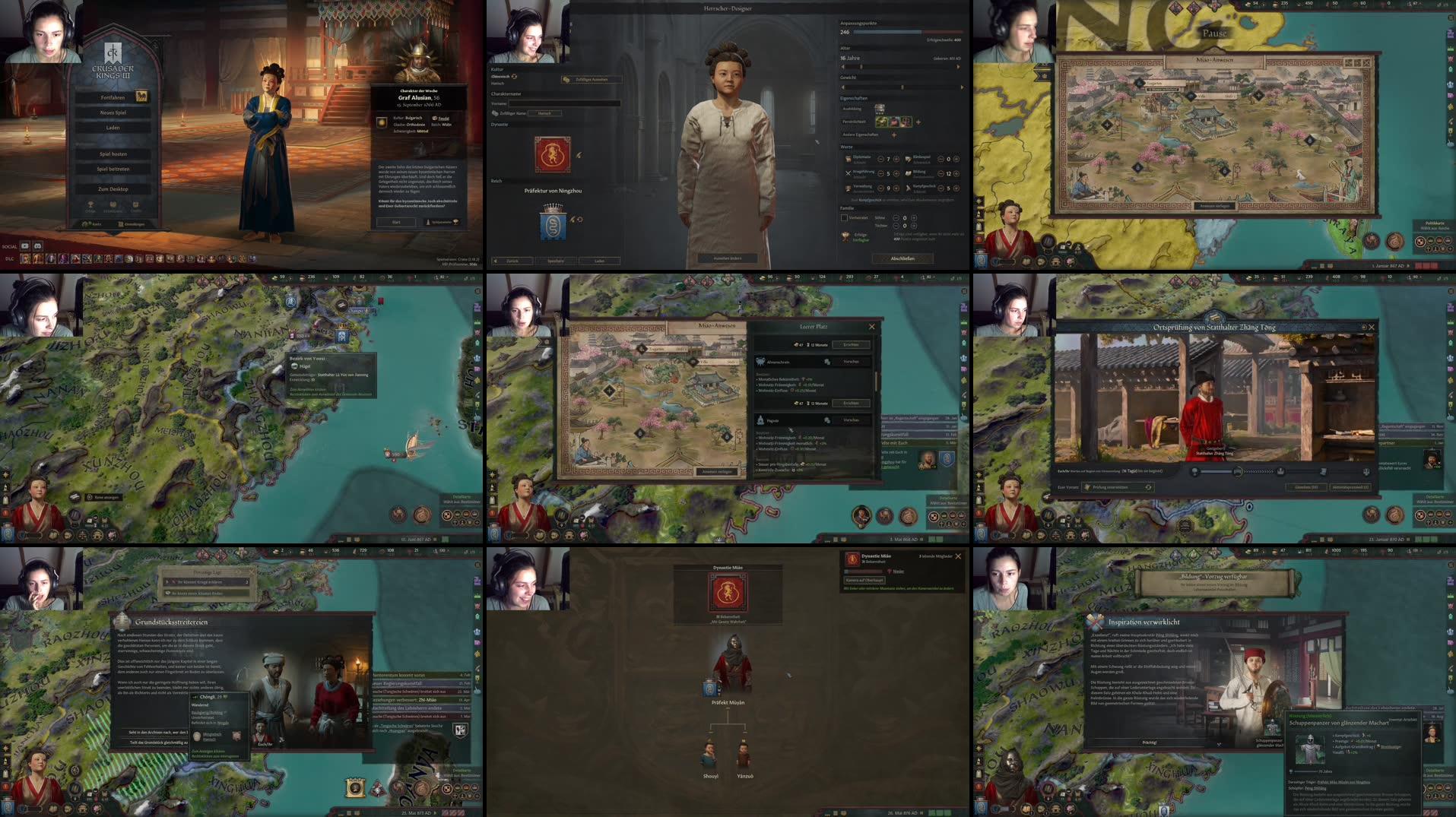The width and height of the screenshot is (1456, 817).
Task: Click the Alter age slider
Action: pos(861,66)
